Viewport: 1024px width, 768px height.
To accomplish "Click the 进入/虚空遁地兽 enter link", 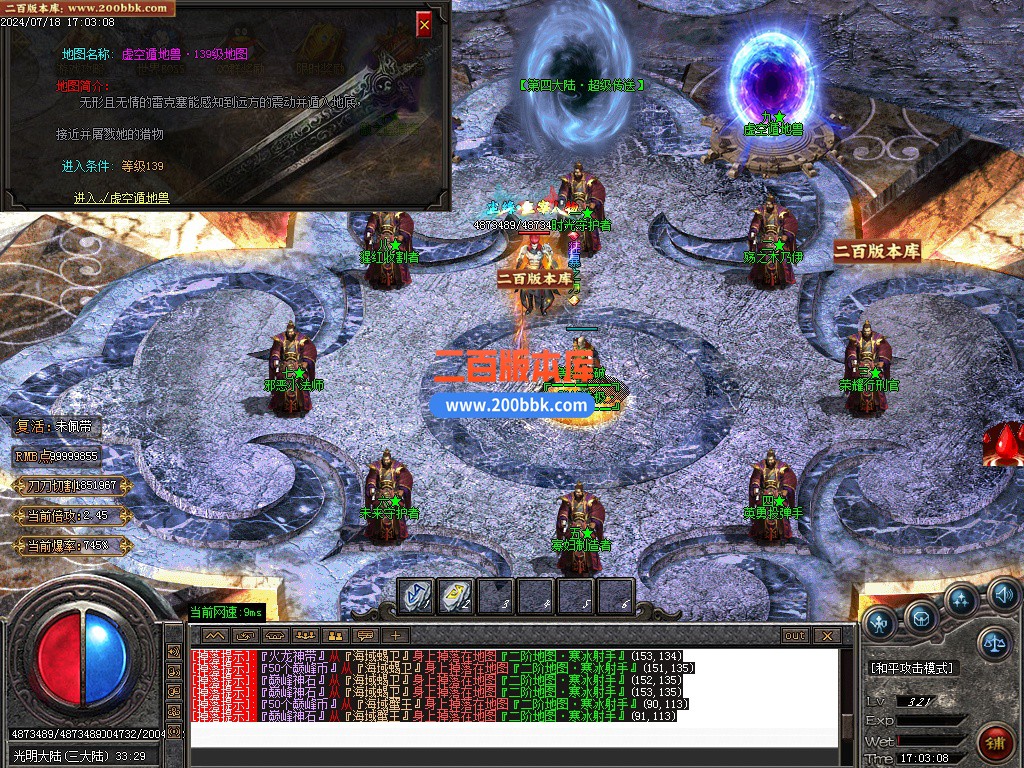I will (121, 198).
